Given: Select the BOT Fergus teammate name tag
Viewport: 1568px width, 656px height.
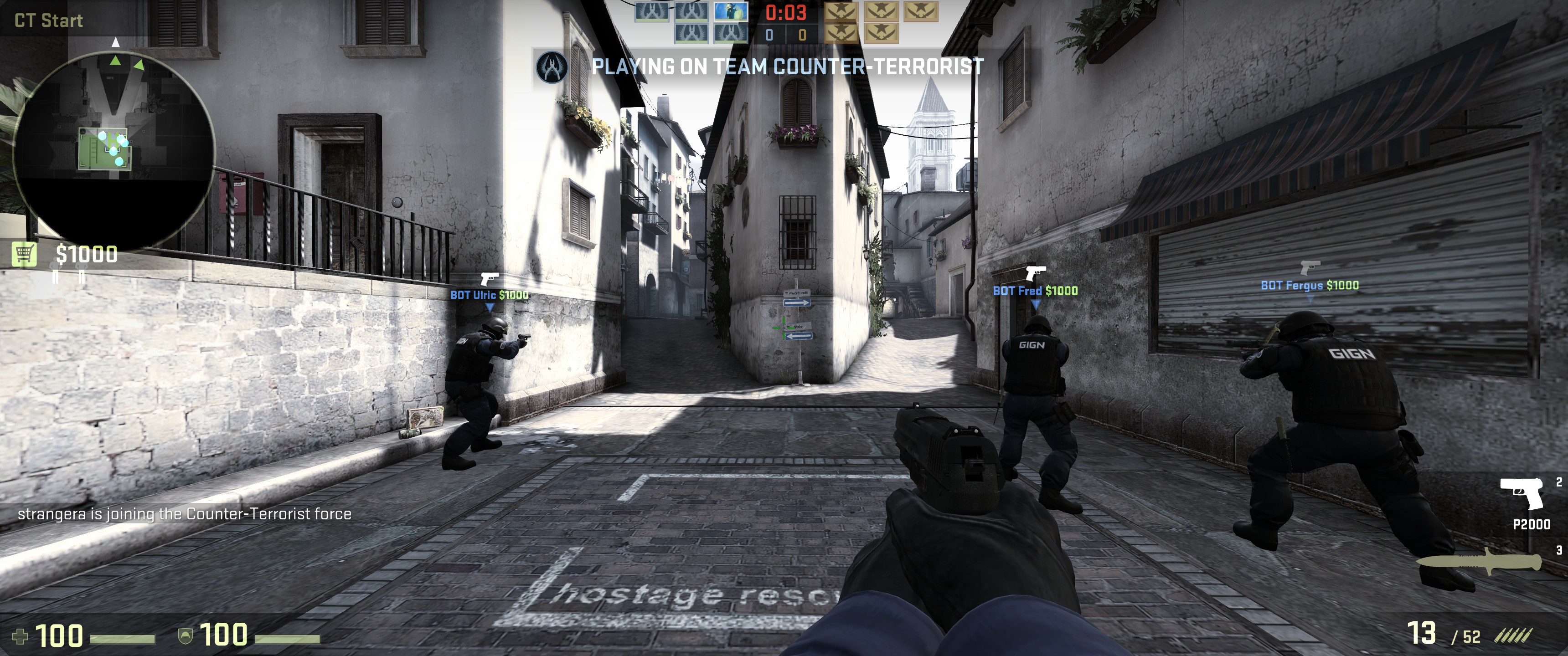Looking at the screenshot, I should [x=1309, y=285].
